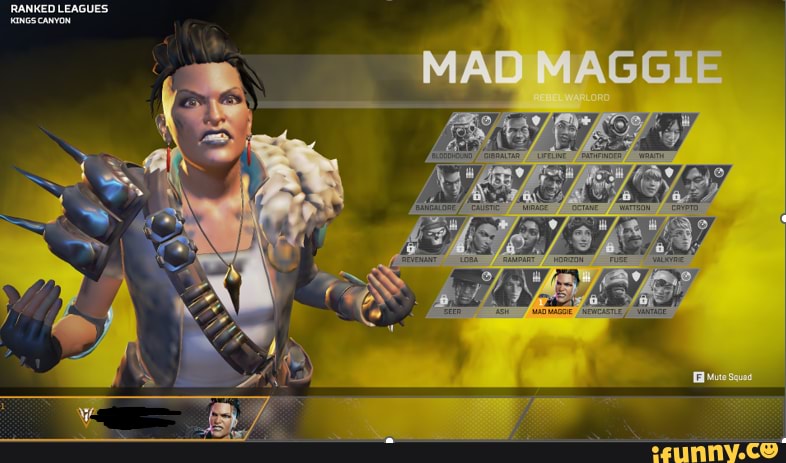The height and width of the screenshot is (463, 786).
Task: Select the Fuse portrait
Action: (x=632, y=240)
